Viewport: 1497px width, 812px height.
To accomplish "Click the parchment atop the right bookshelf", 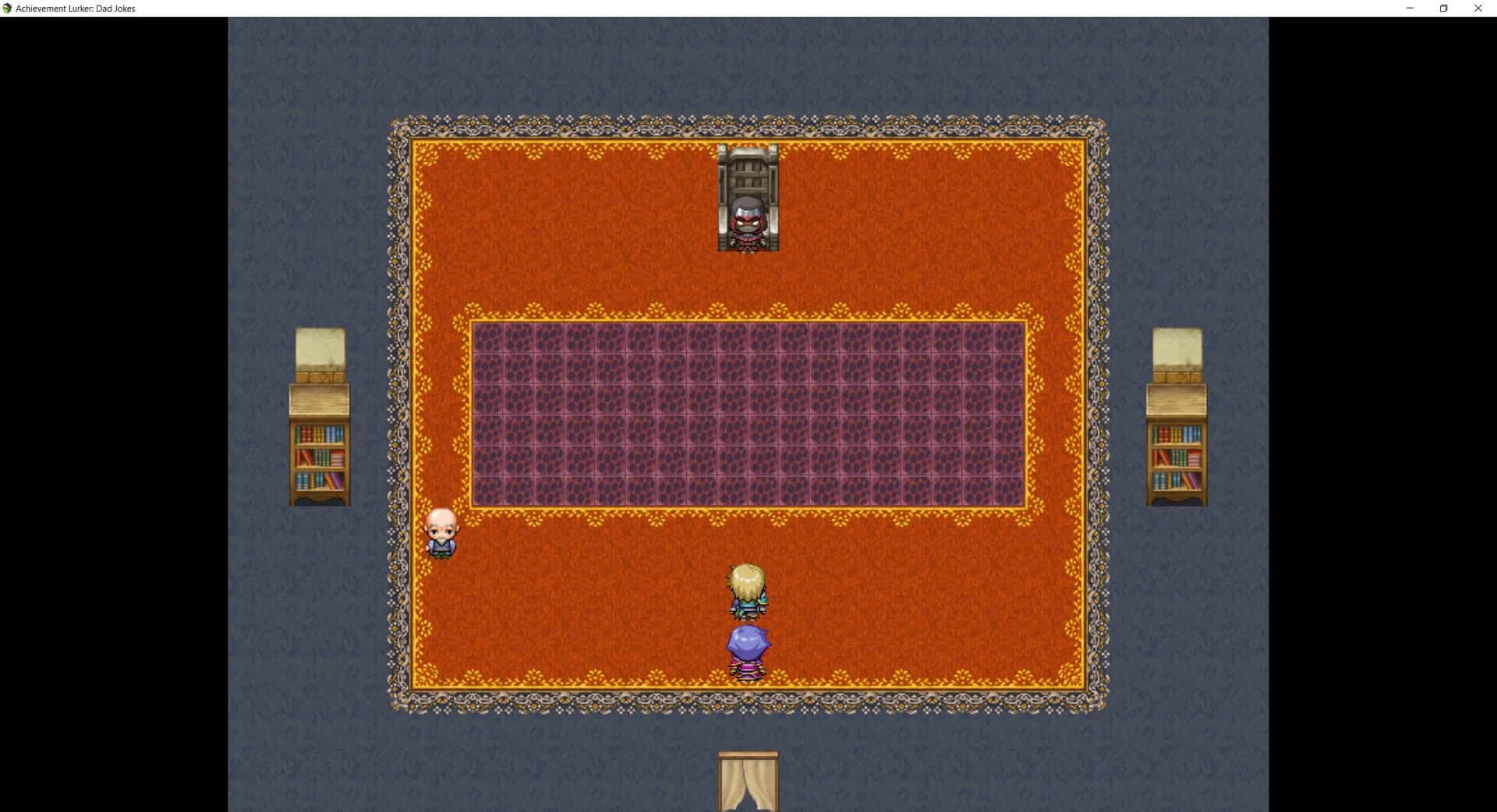I will click(1176, 351).
